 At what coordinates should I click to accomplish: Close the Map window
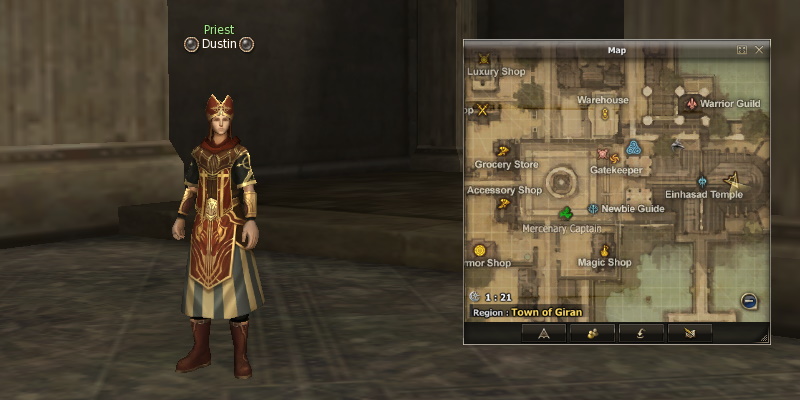(759, 49)
